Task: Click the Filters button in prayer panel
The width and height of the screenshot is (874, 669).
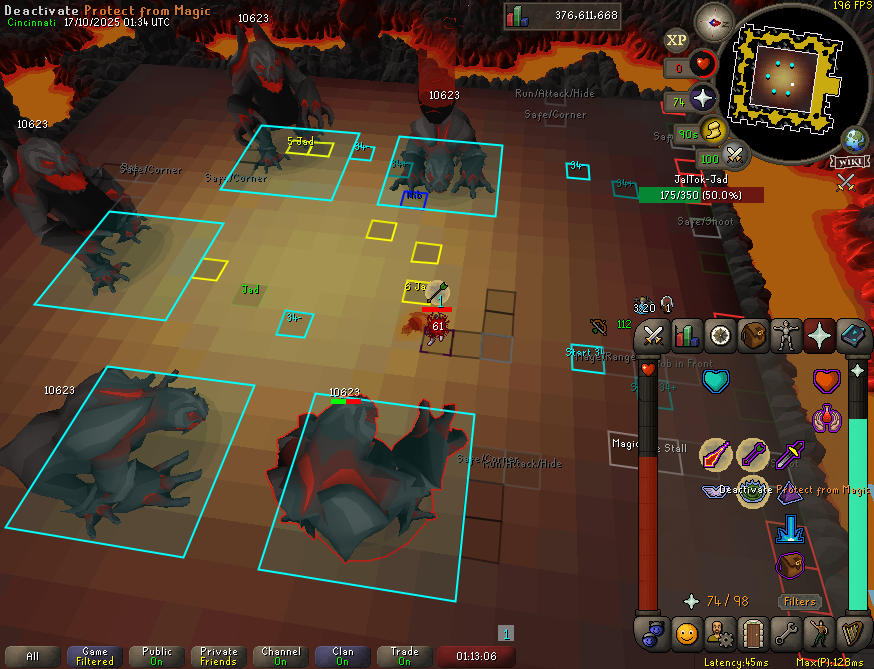Action: (x=799, y=601)
